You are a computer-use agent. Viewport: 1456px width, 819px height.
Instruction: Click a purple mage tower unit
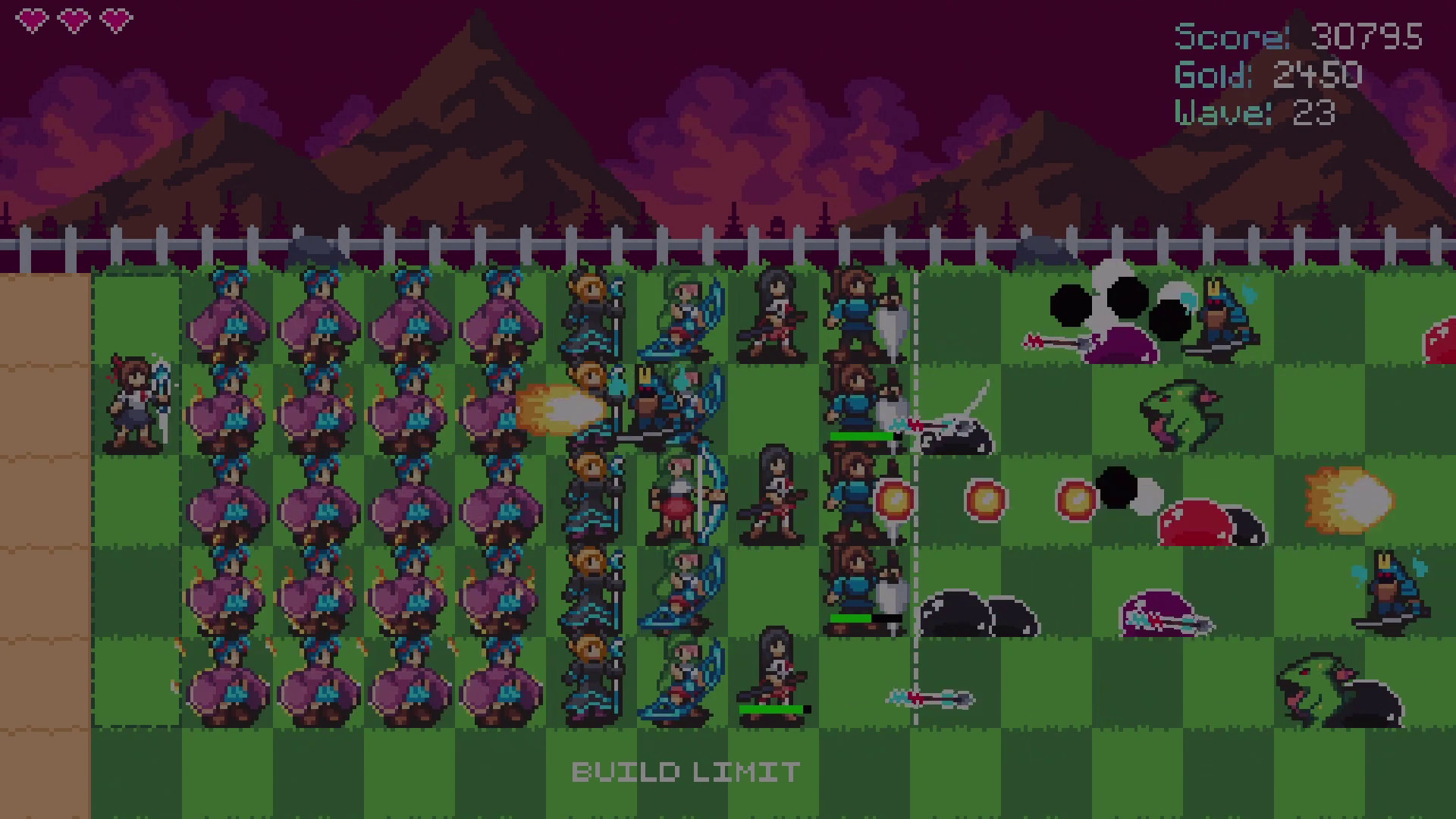pyautogui.click(x=235, y=326)
